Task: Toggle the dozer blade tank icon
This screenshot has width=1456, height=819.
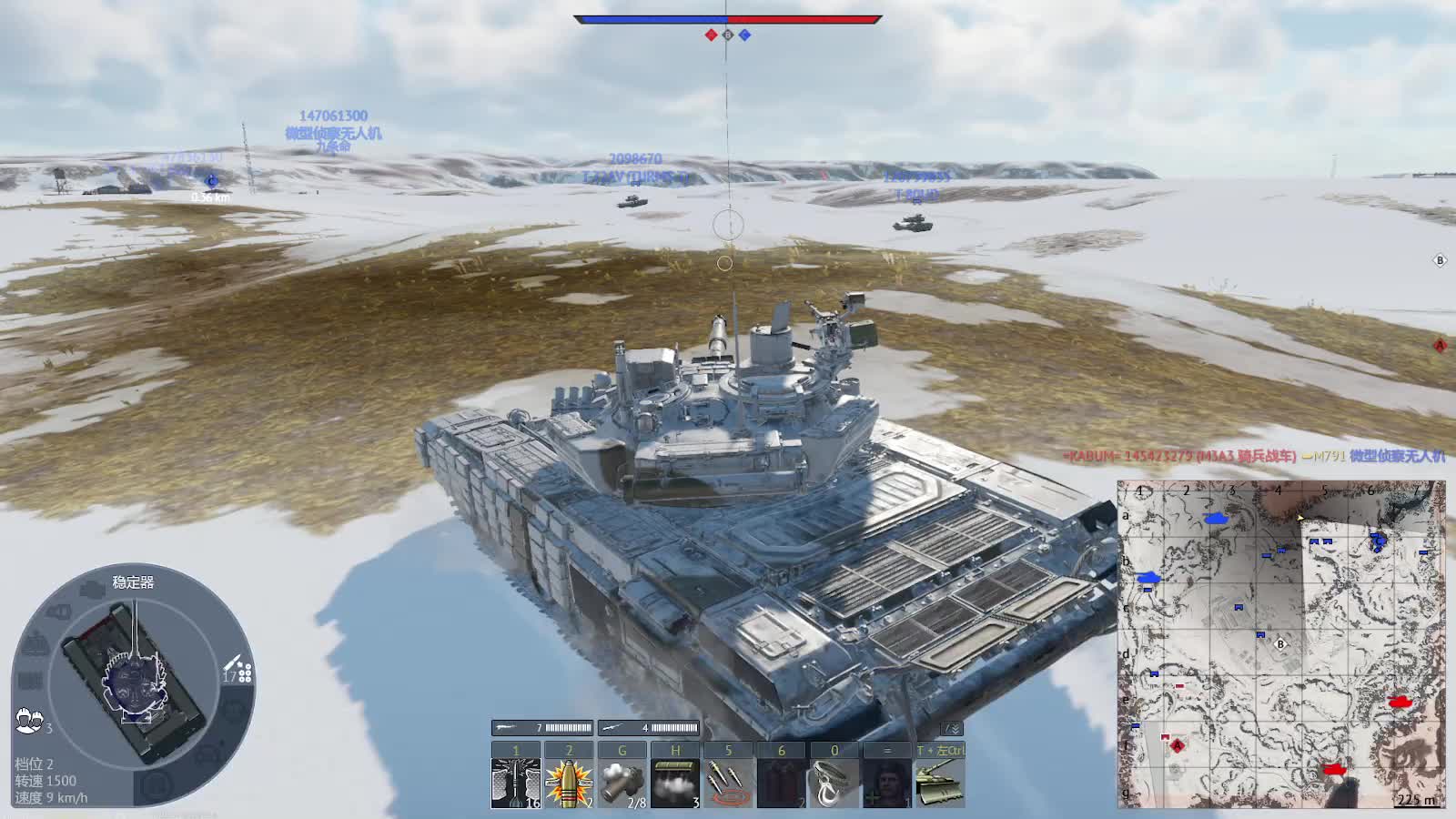Action: point(940,783)
